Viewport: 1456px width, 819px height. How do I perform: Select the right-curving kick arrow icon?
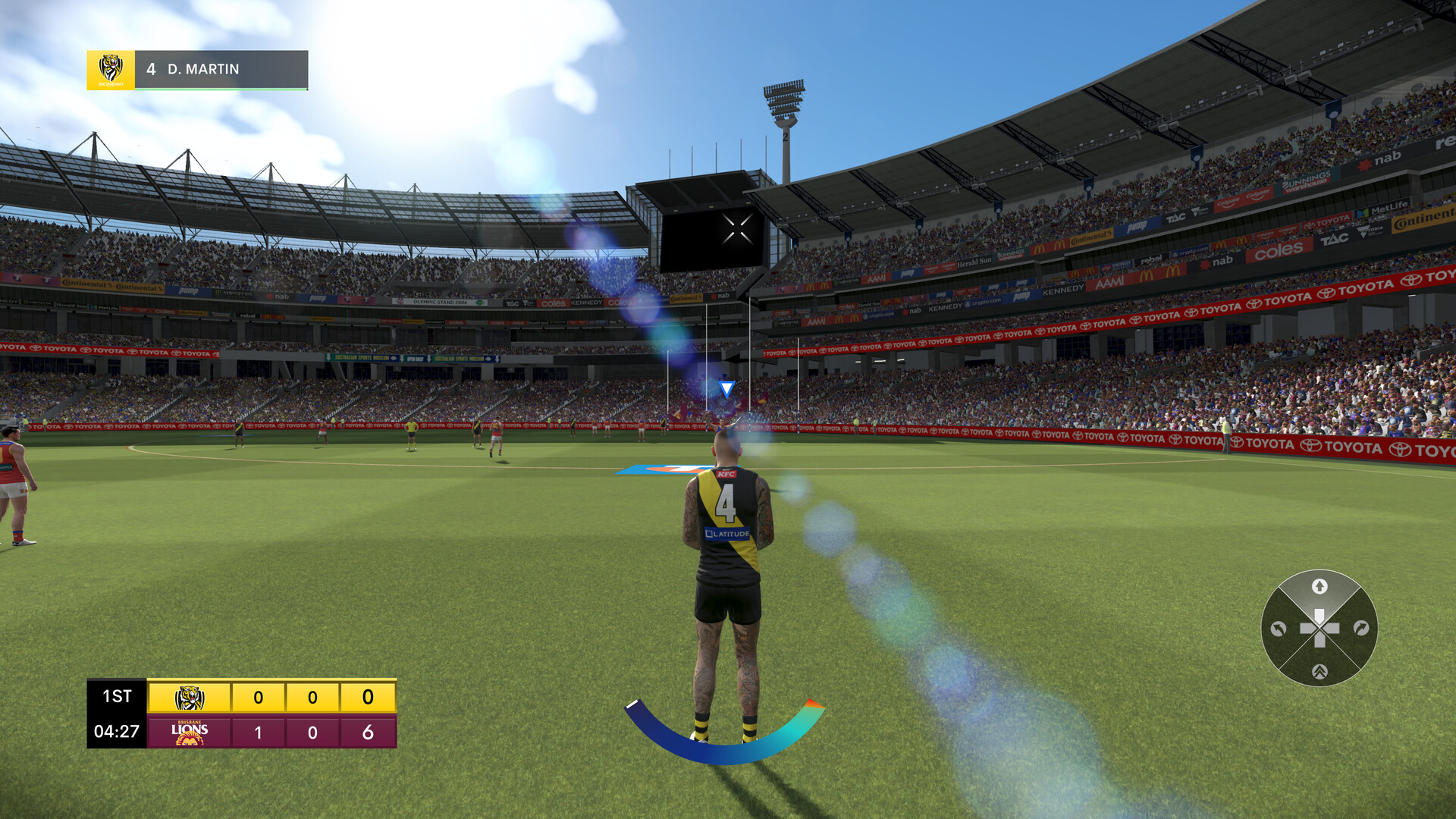[x=1360, y=627]
